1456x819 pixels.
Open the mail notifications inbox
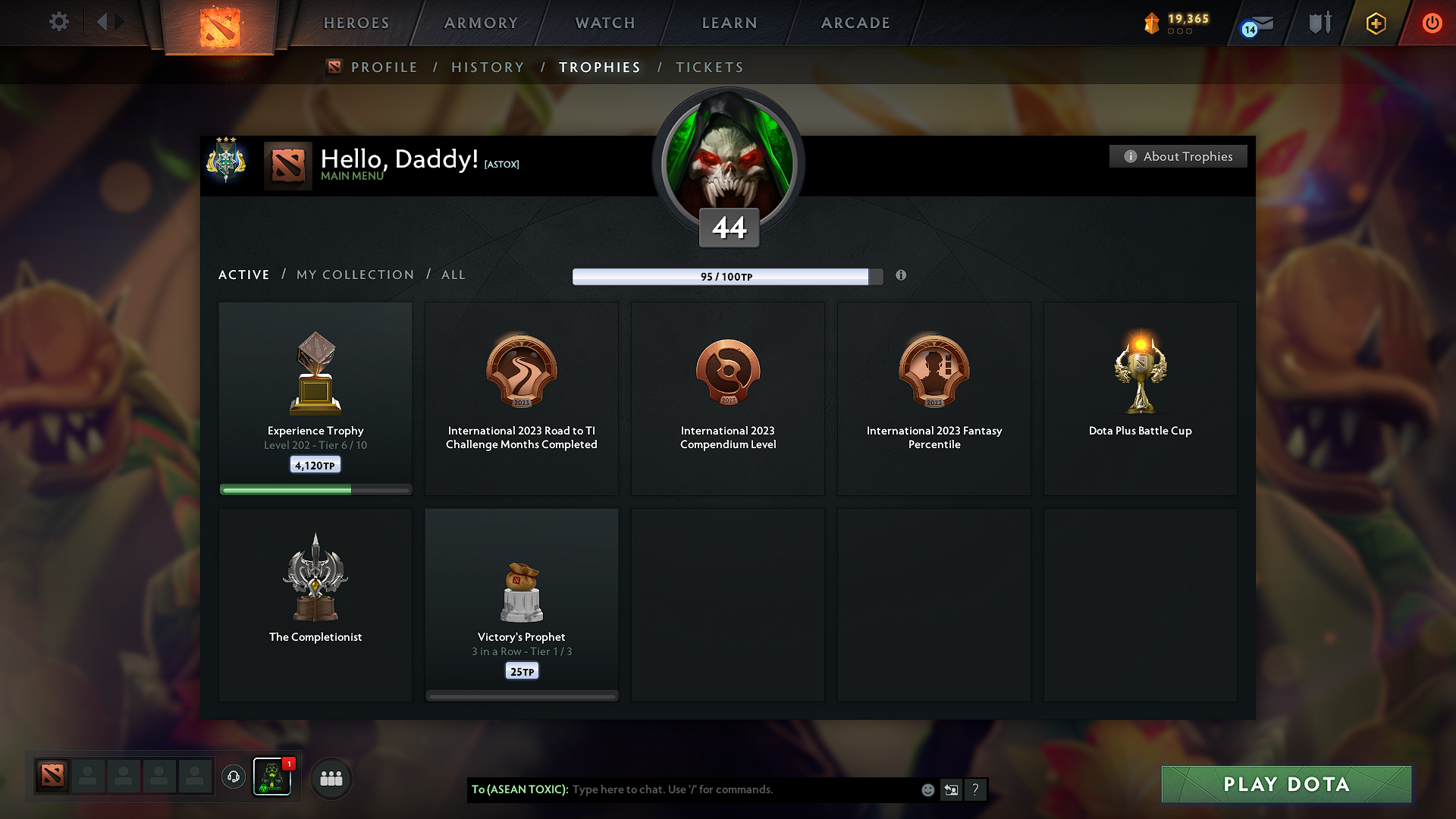pos(1257,23)
